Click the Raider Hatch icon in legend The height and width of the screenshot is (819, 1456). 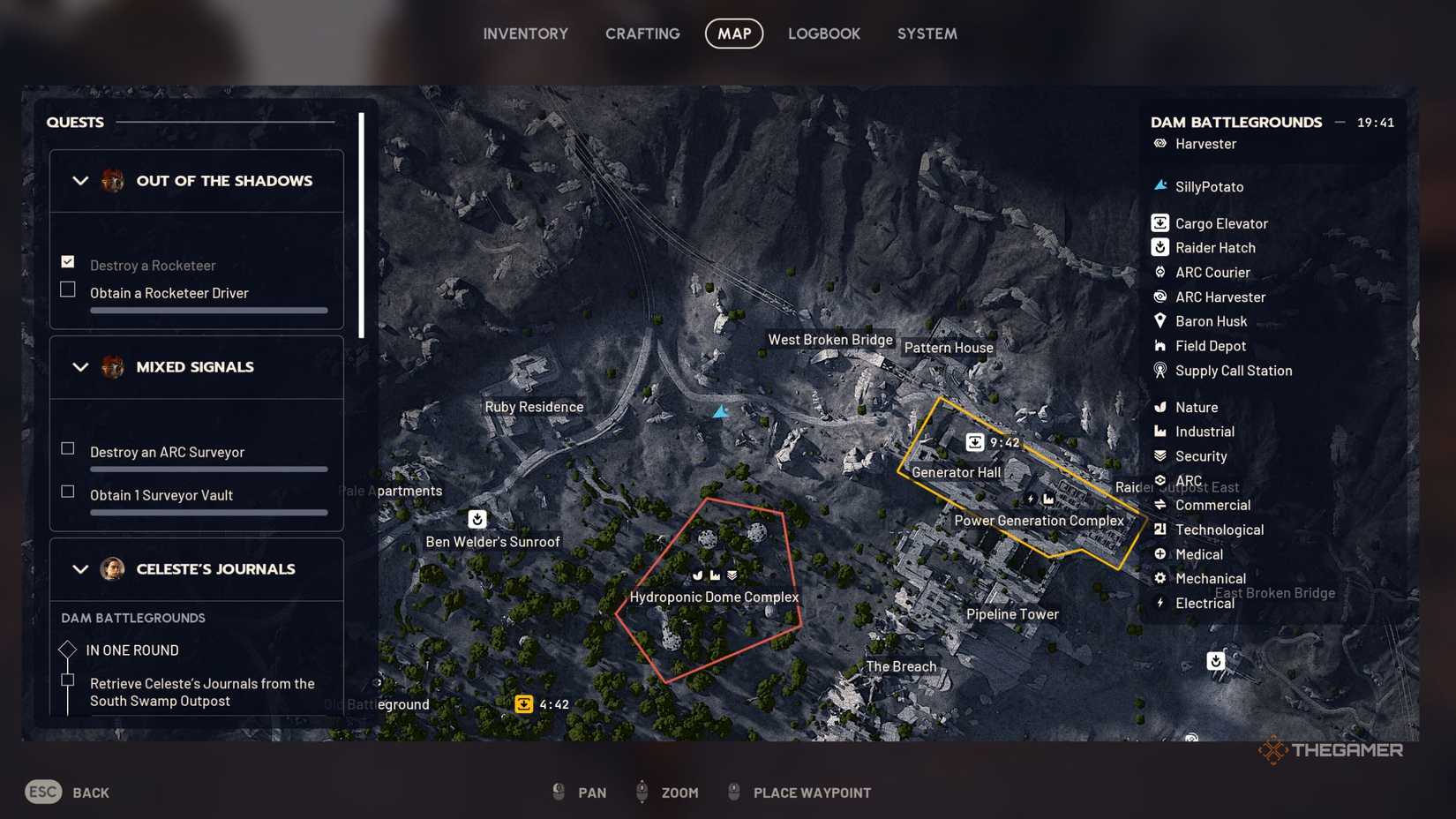[x=1159, y=247]
